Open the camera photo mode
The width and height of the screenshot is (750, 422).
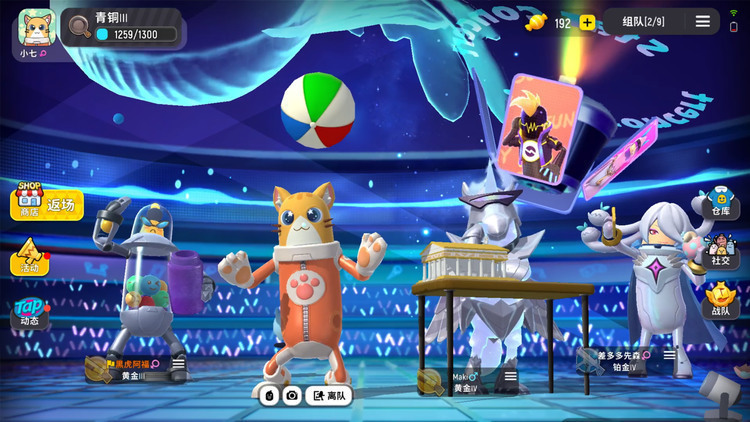click(x=292, y=396)
